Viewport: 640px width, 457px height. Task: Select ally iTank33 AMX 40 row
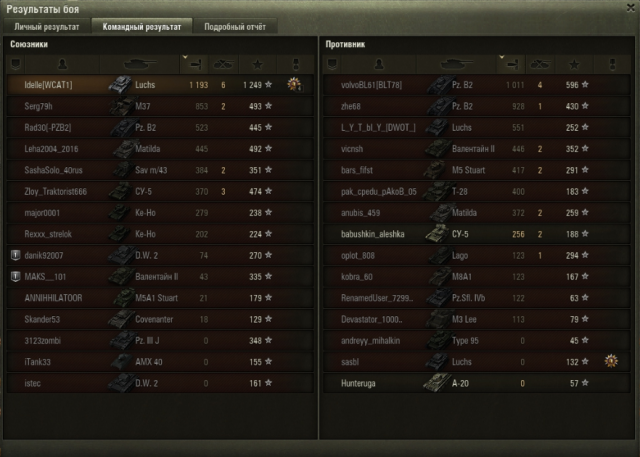tap(160, 361)
